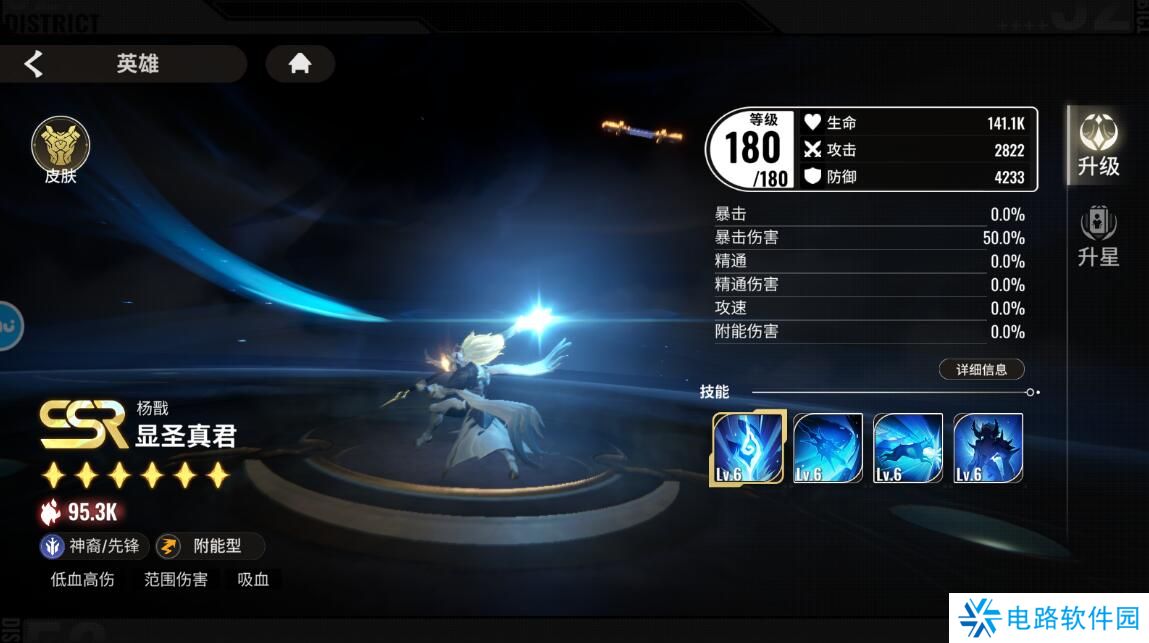View the fourth skill with the dark armored figure

988,448
